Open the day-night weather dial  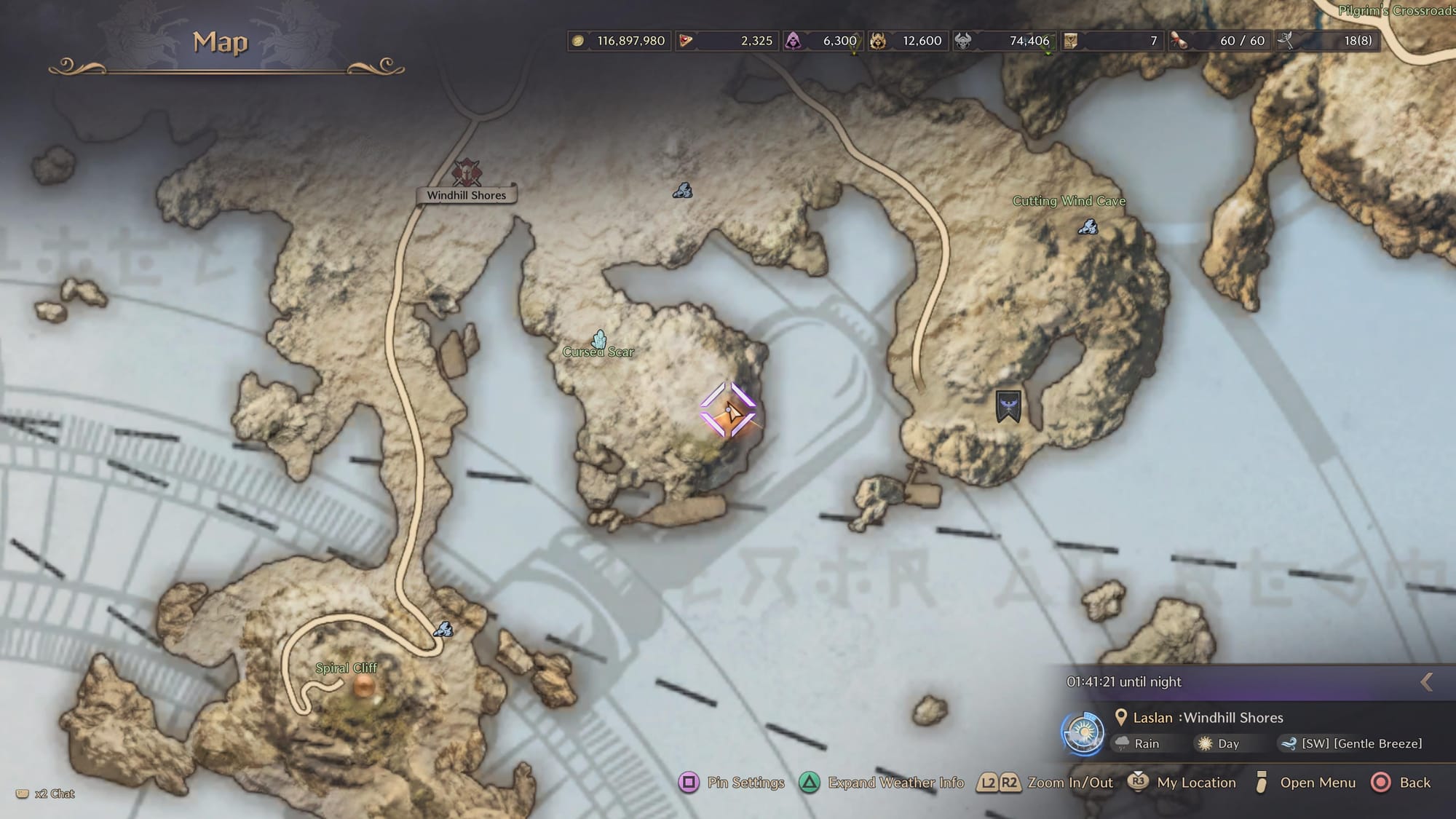1083,732
